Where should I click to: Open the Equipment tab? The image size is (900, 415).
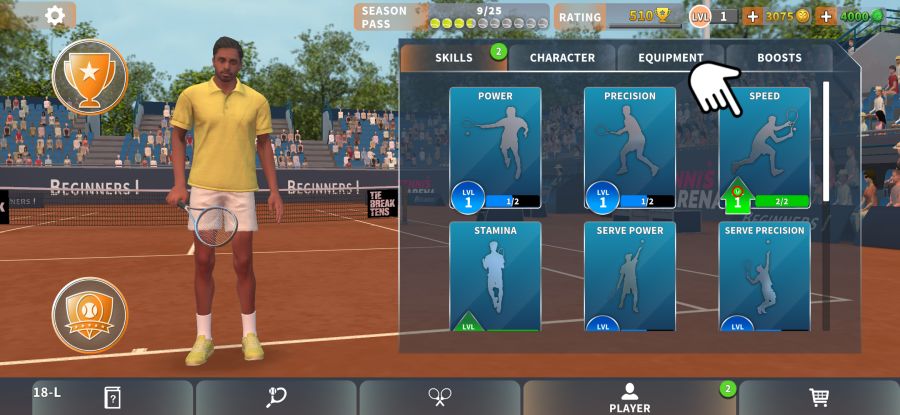[x=670, y=58]
